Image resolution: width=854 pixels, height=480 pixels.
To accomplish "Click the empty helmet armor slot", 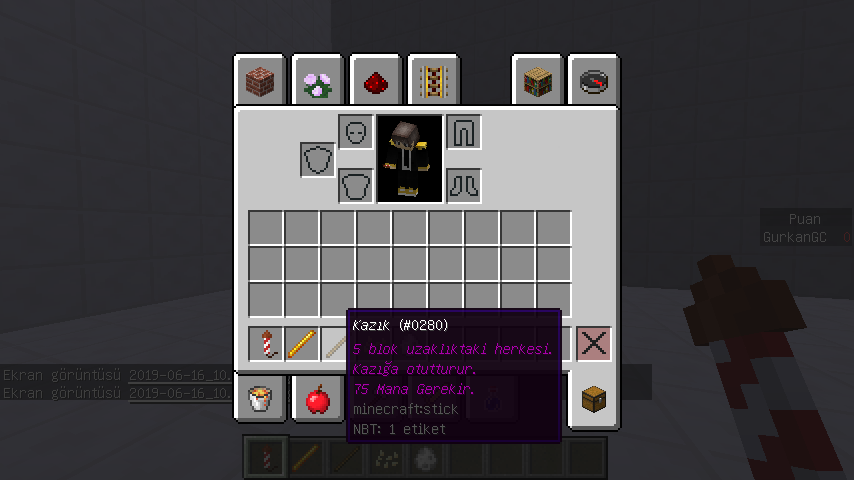I will pyautogui.click(x=356, y=132).
